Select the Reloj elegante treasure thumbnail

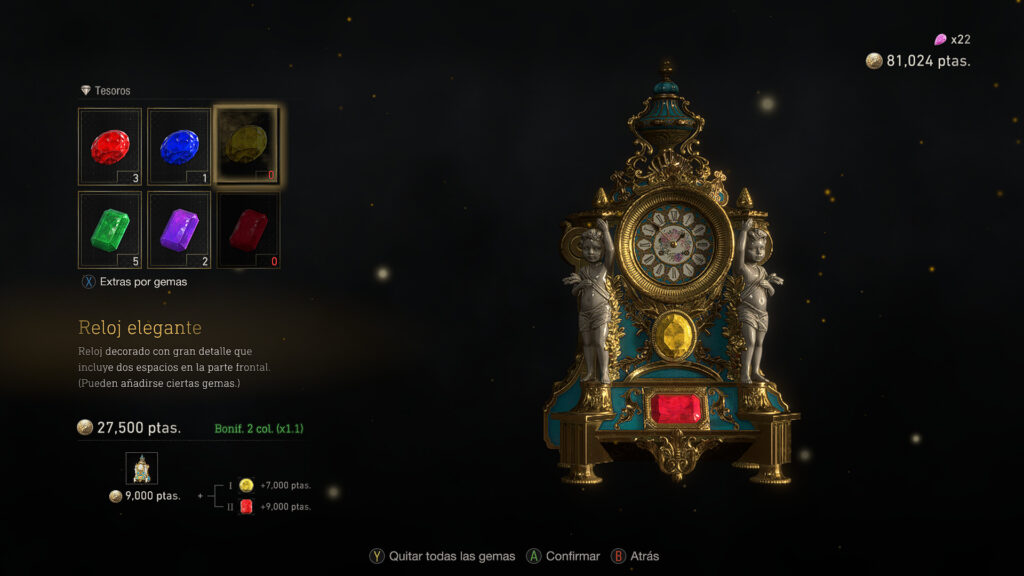pyautogui.click(x=141, y=468)
